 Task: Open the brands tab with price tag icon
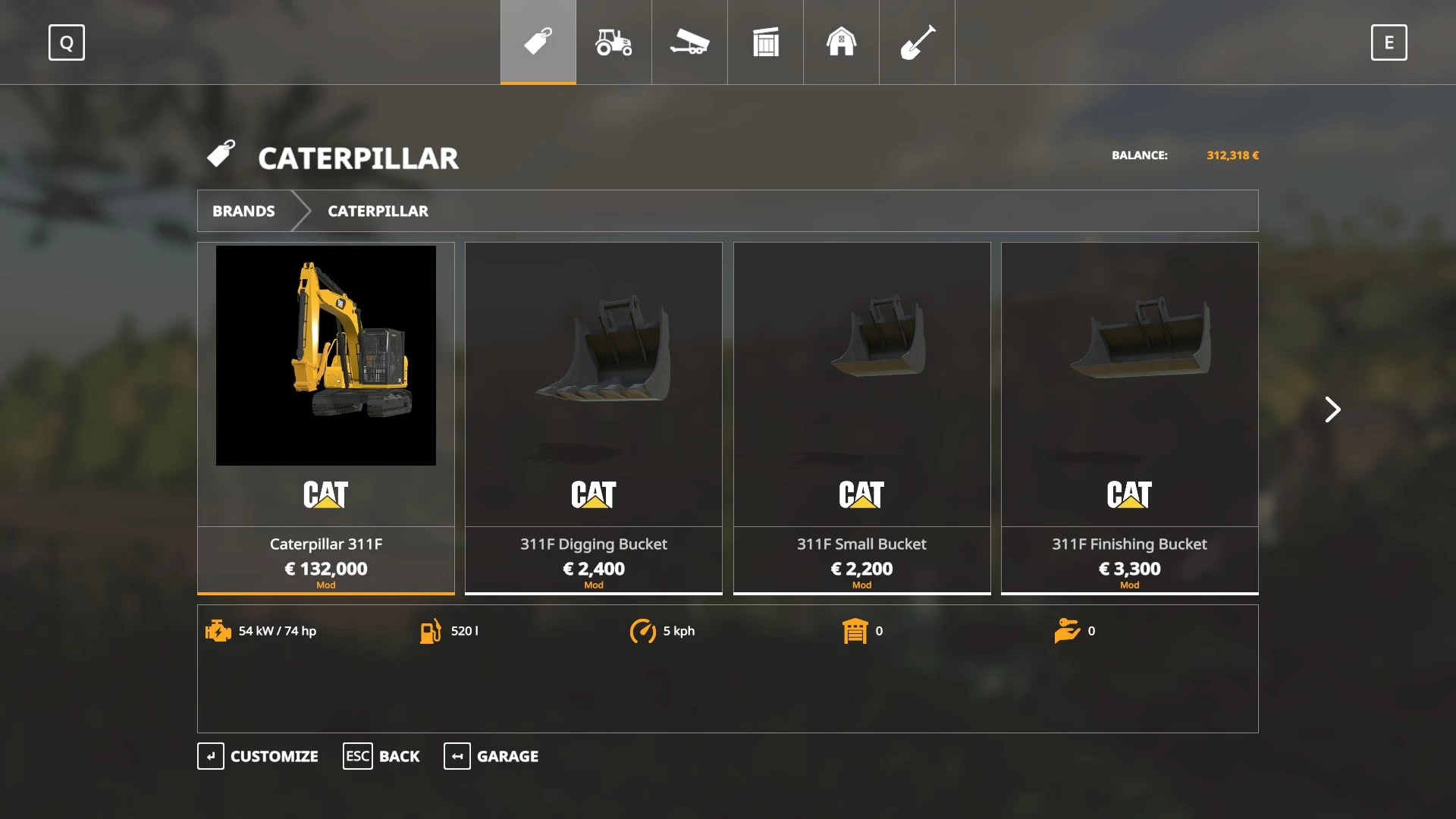tap(538, 42)
